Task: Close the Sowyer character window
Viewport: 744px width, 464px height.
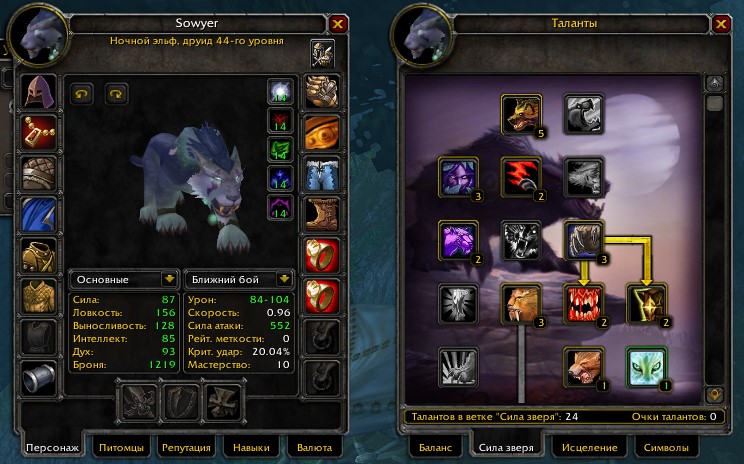Action: click(338, 24)
